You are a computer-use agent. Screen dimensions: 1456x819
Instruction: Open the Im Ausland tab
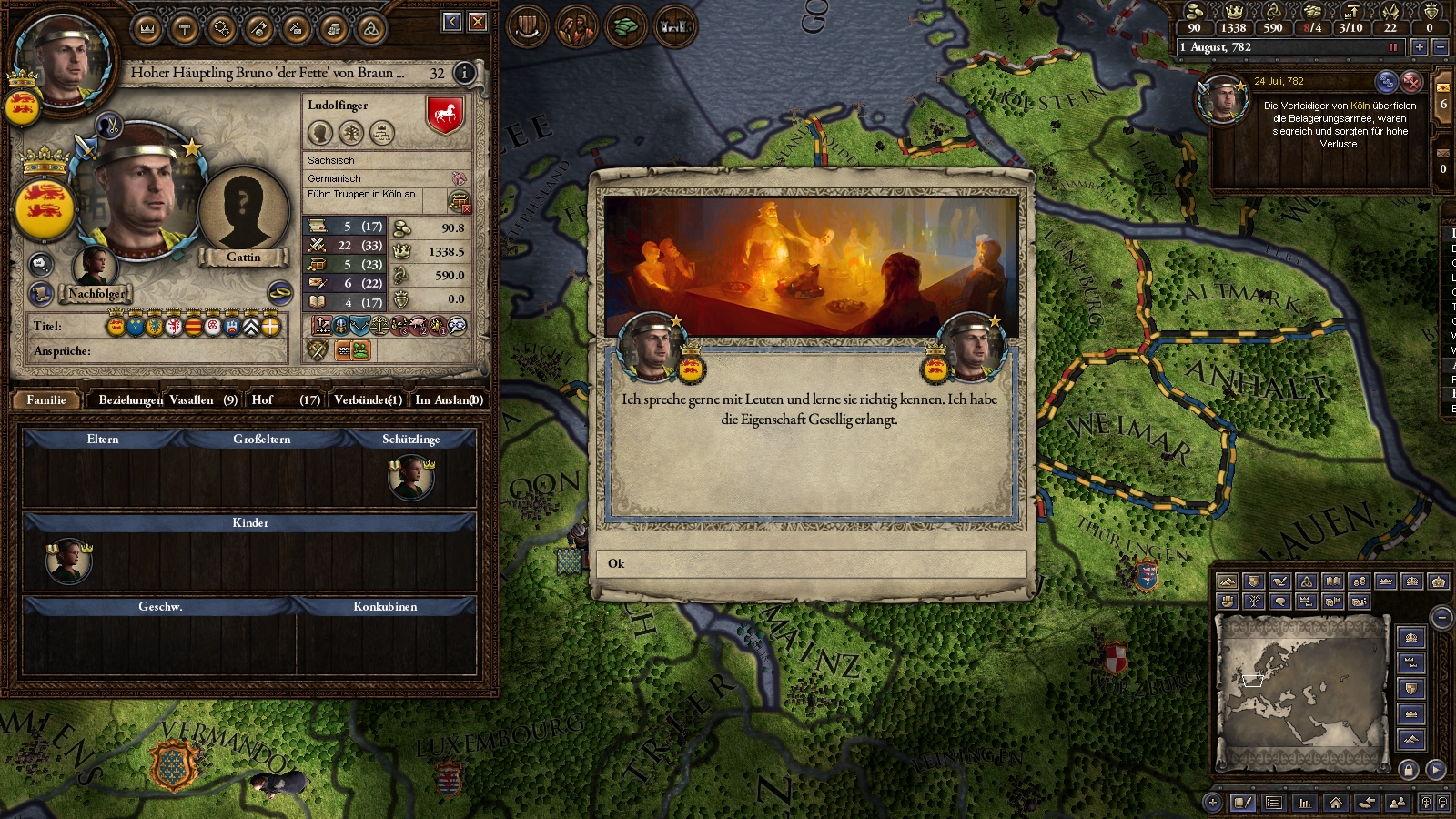[448, 399]
